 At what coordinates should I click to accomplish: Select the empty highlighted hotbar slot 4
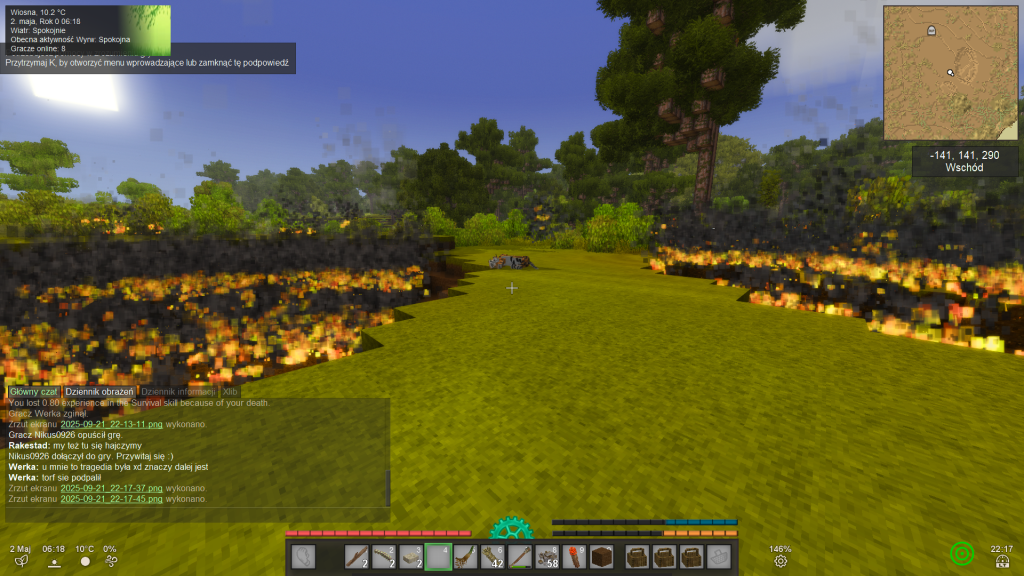438,557
